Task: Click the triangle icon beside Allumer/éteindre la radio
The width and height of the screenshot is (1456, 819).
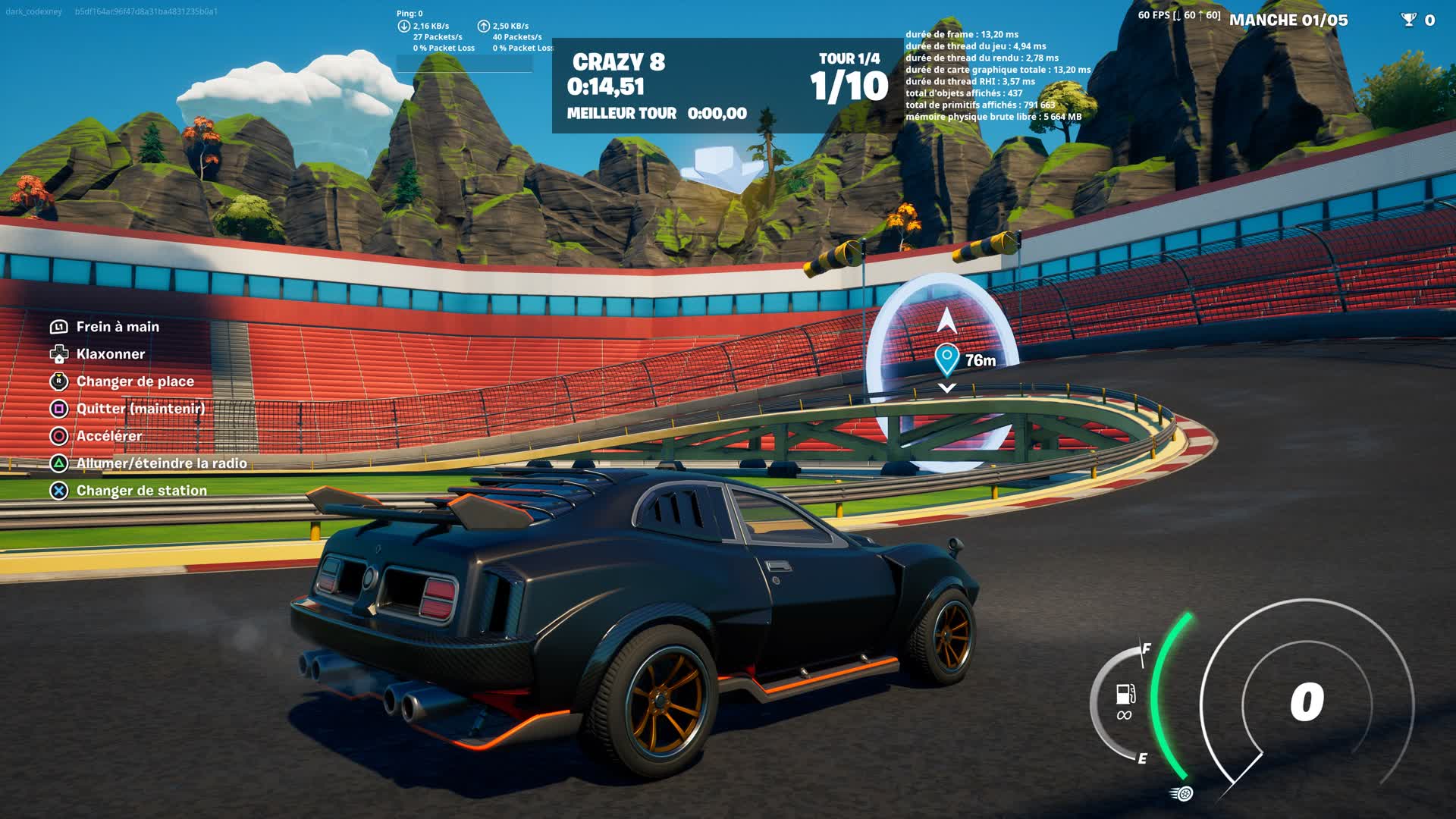Action: tap(58, 463)
